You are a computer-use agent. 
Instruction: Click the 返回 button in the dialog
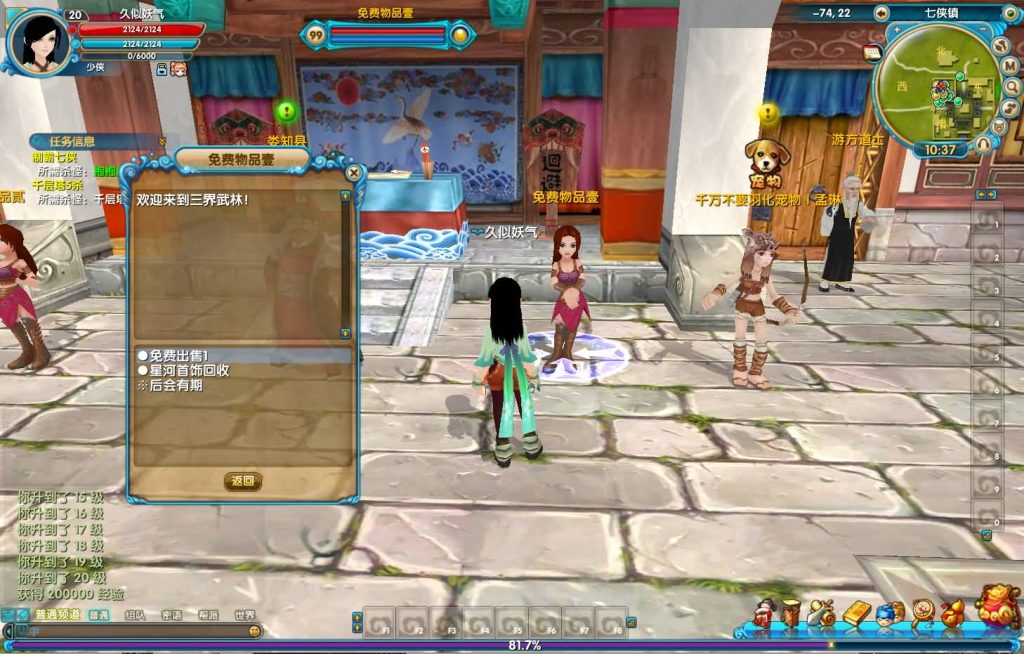click(x=243, y=481)
